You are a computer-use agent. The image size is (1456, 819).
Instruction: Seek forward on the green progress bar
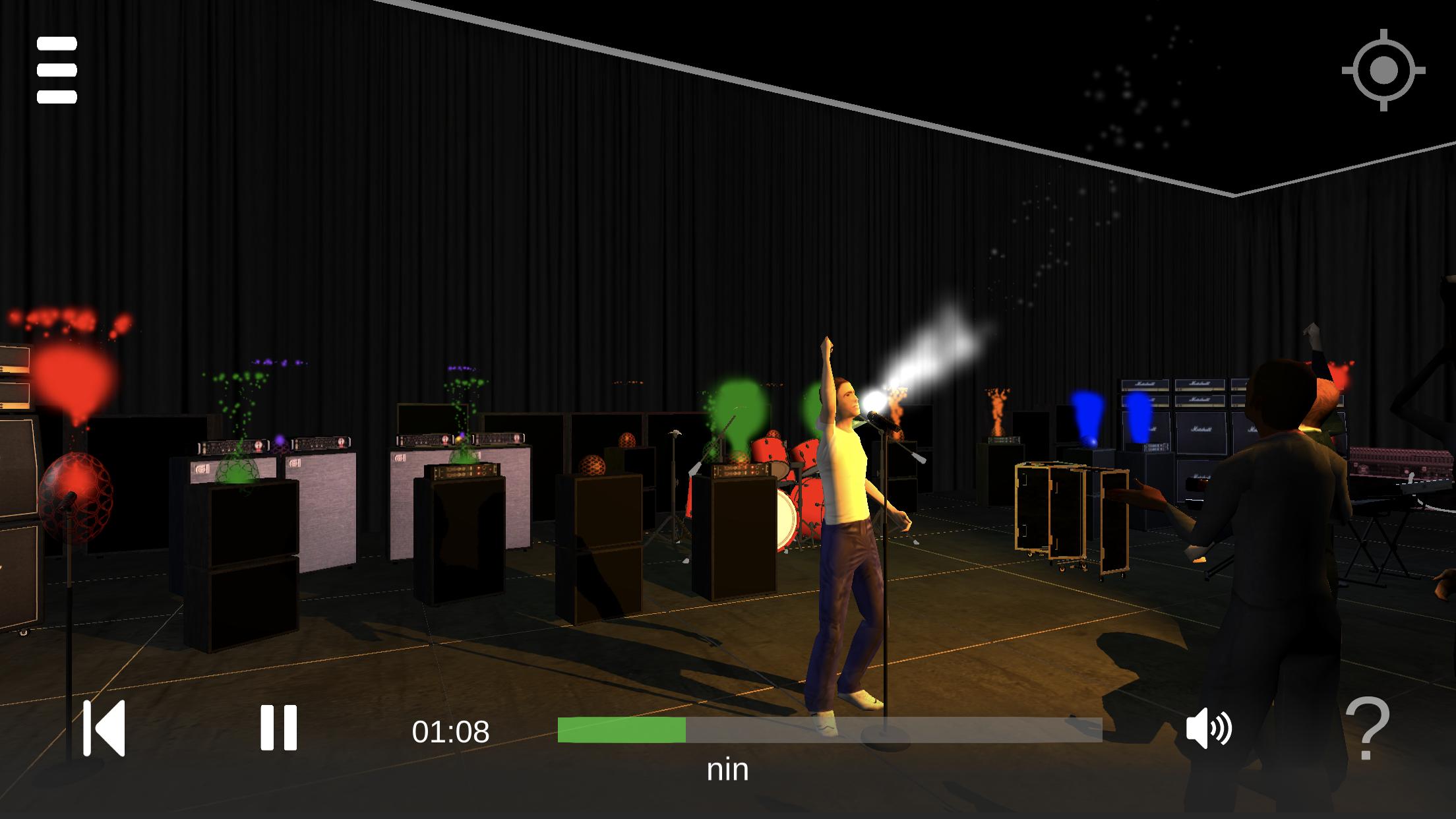pos(857,729)
